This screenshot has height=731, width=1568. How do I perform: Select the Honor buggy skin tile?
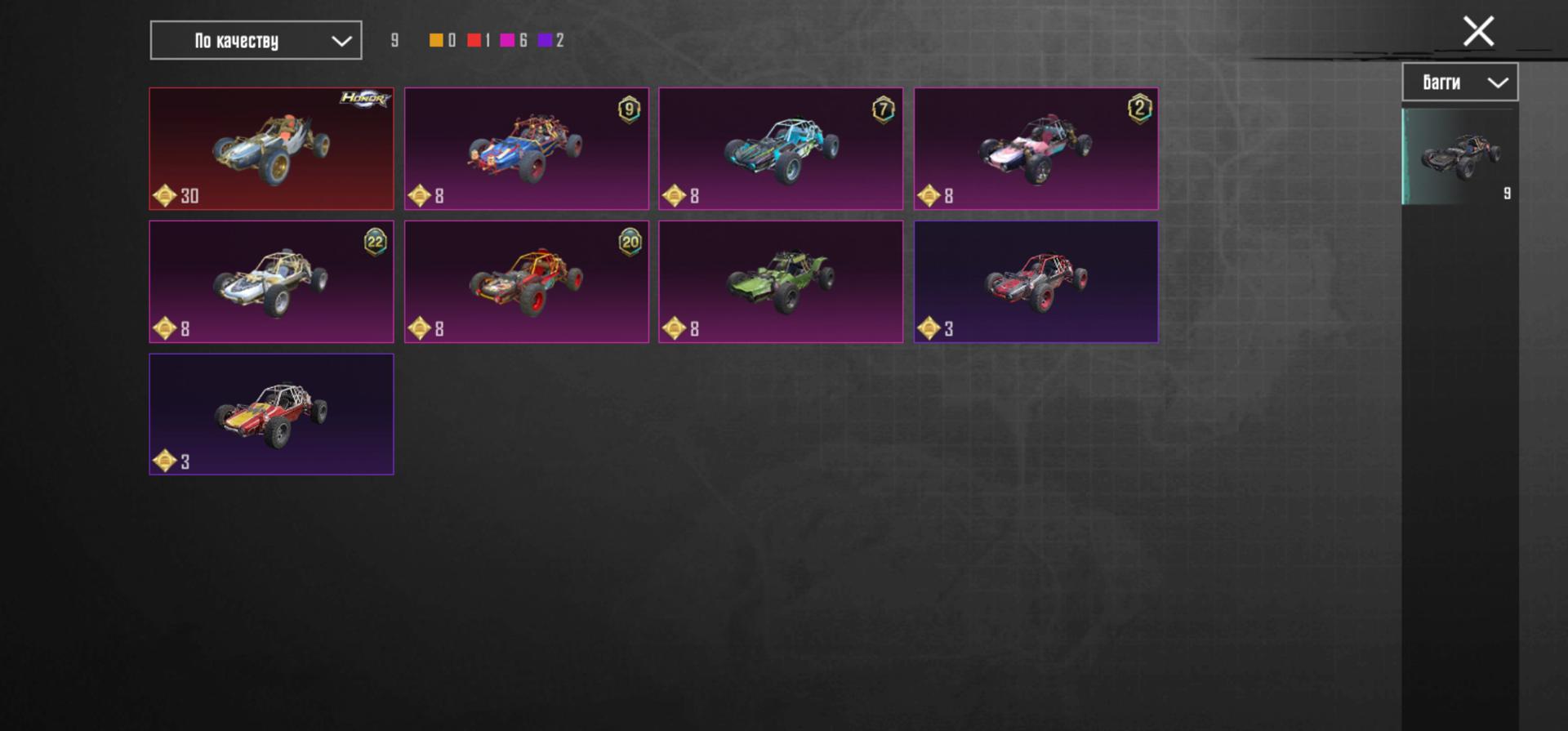coord(271,149)
